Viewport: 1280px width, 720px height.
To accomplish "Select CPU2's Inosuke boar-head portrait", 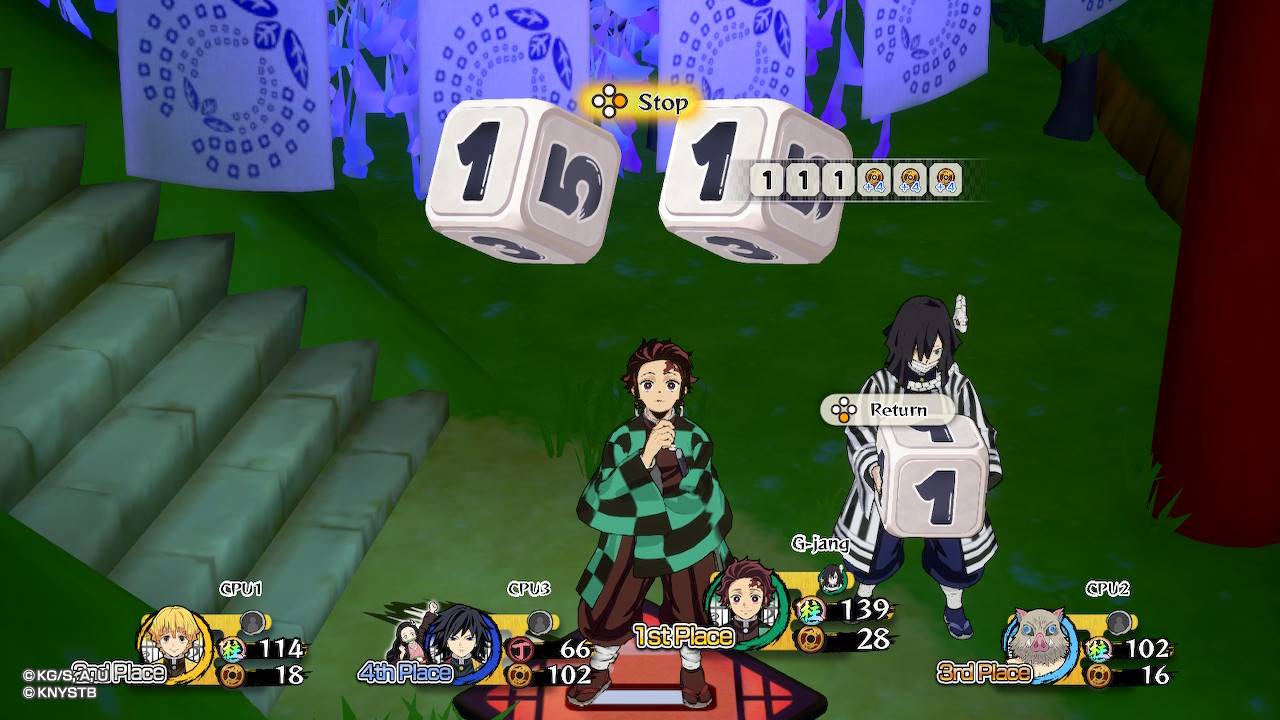I will (1037, 636).
